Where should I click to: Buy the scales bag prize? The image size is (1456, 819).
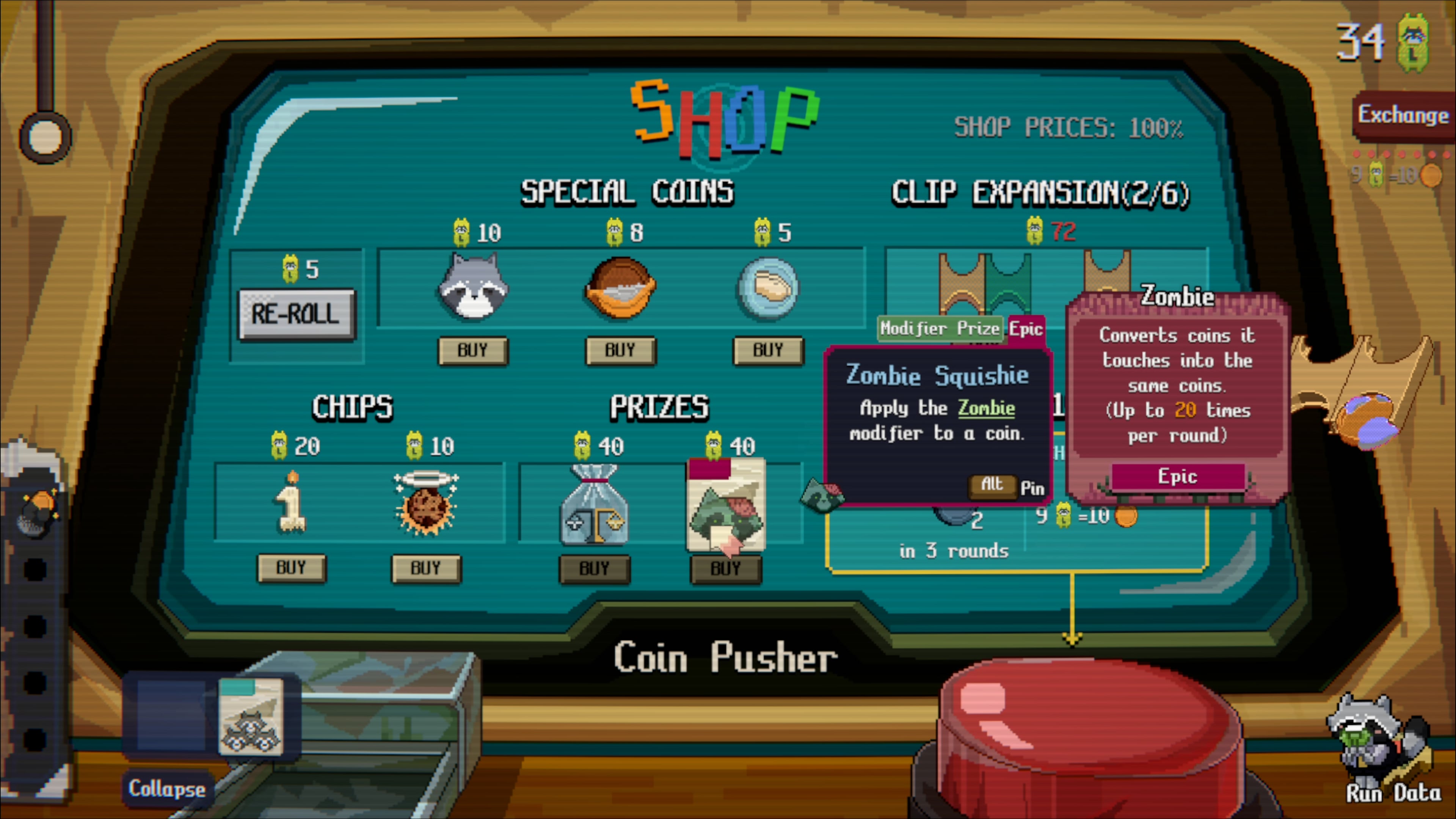(x=594, y=568)
